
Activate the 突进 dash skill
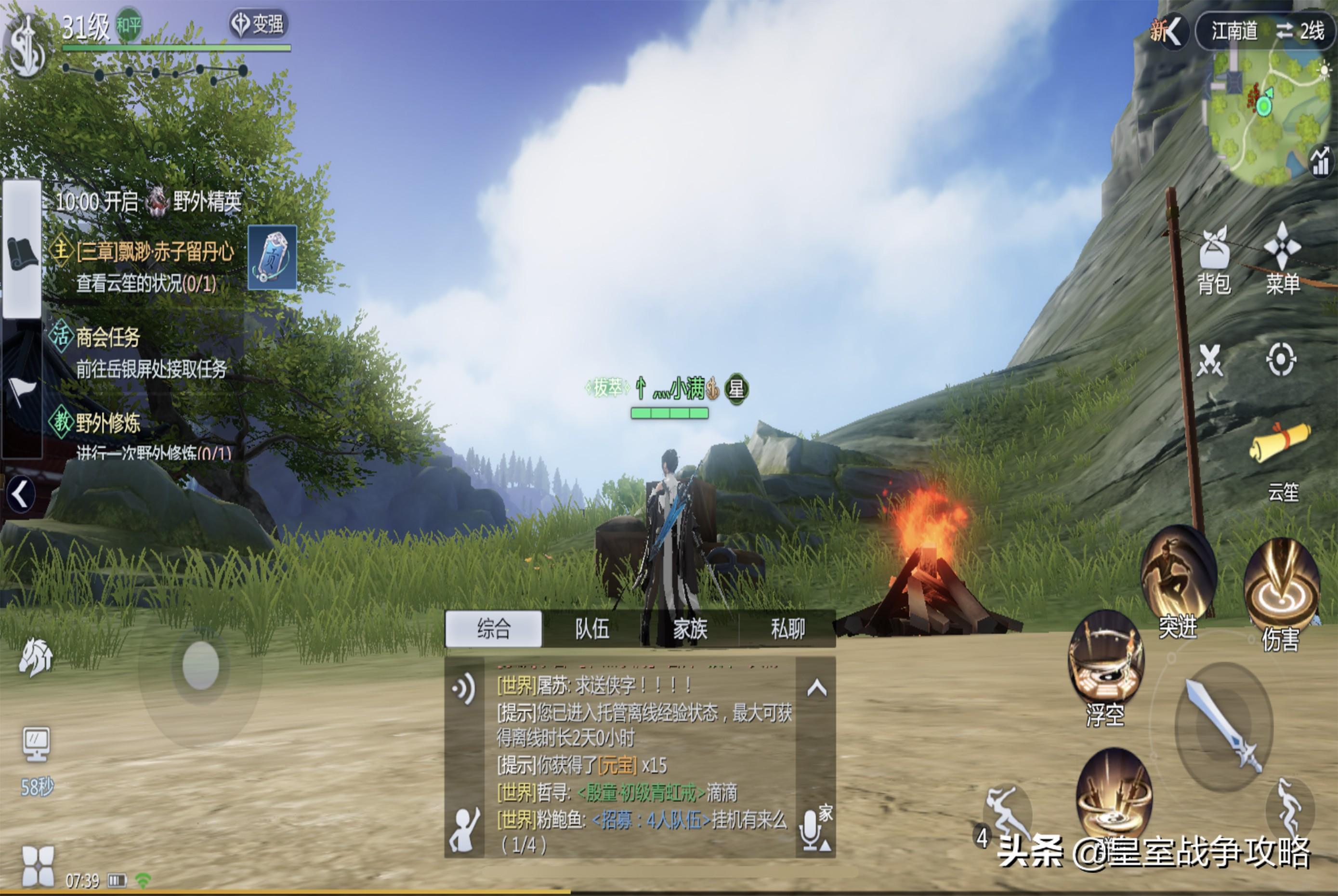tap(1178, 577)
